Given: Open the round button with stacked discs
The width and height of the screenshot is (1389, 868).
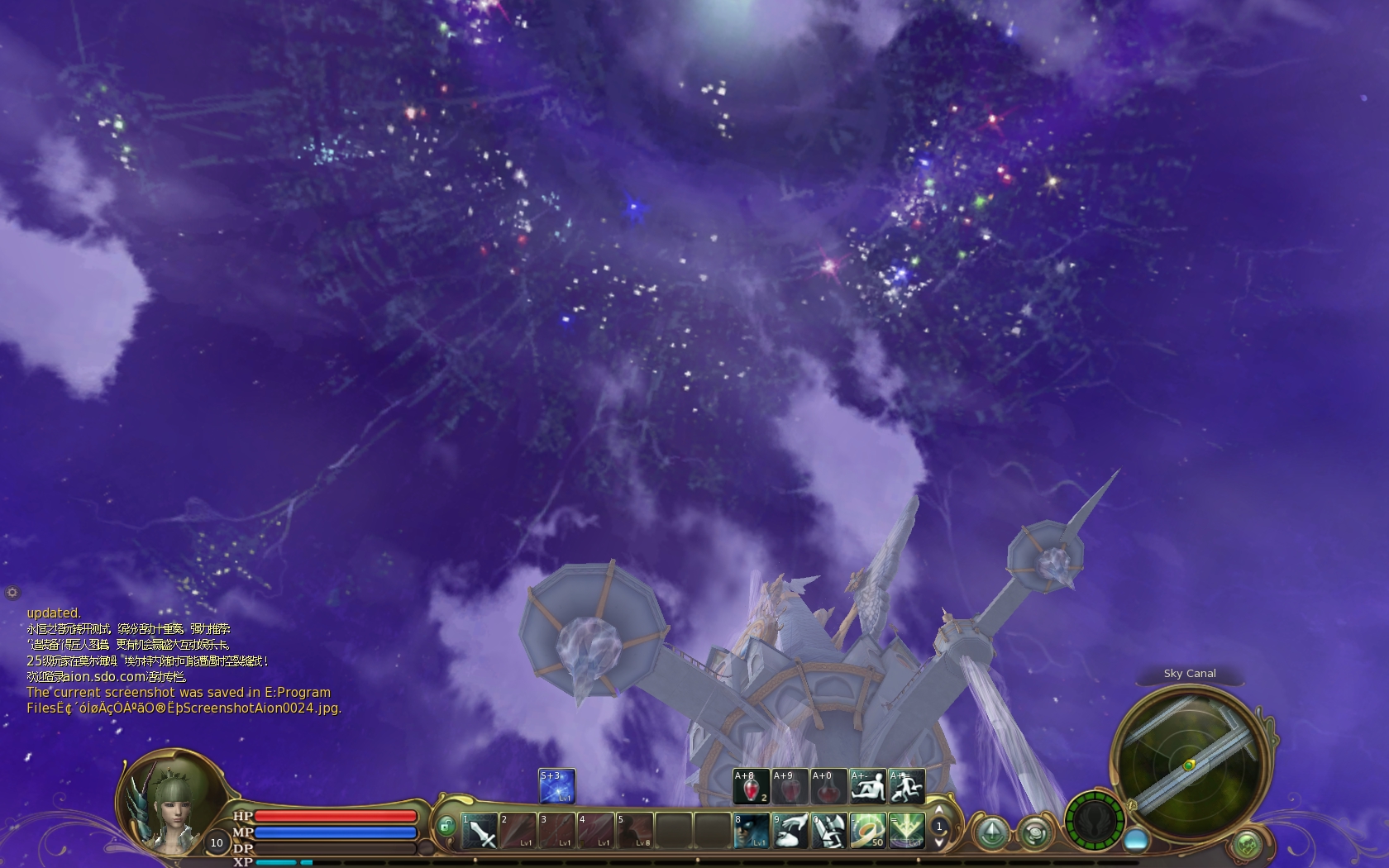Looking at the screenshot, I should coord(1033,832).
